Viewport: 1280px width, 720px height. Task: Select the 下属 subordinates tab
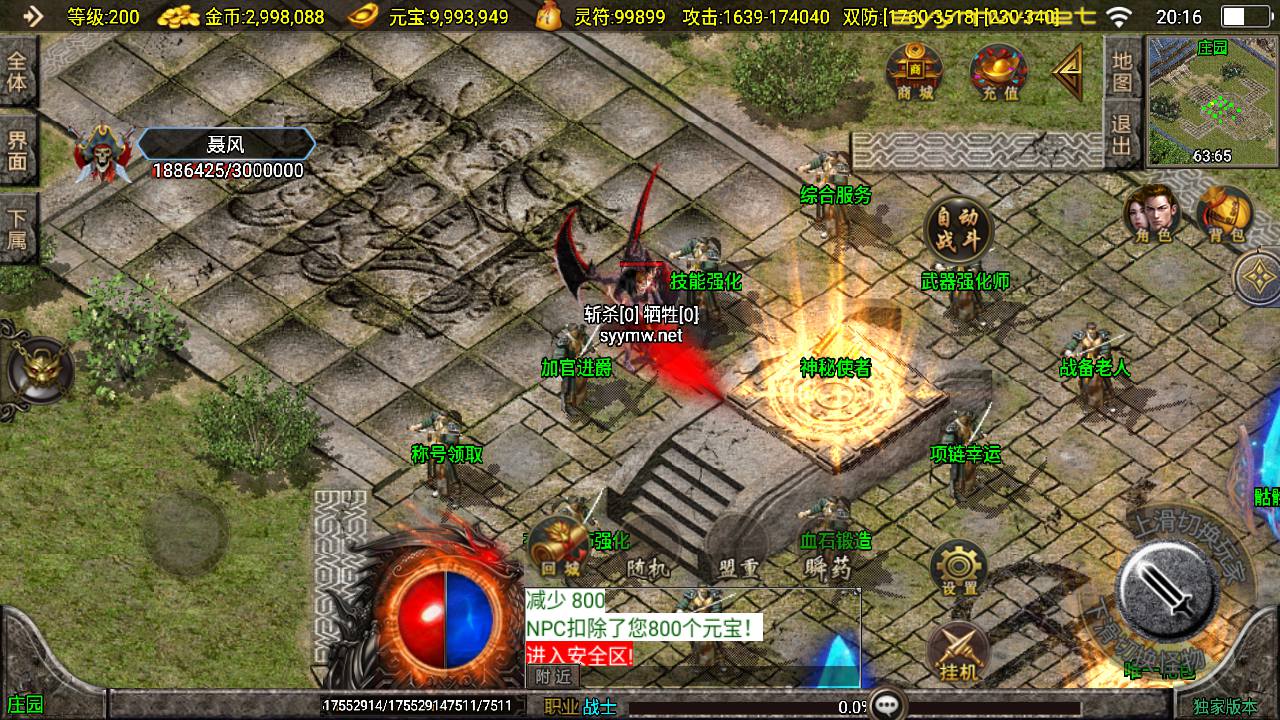click(17, 228)
